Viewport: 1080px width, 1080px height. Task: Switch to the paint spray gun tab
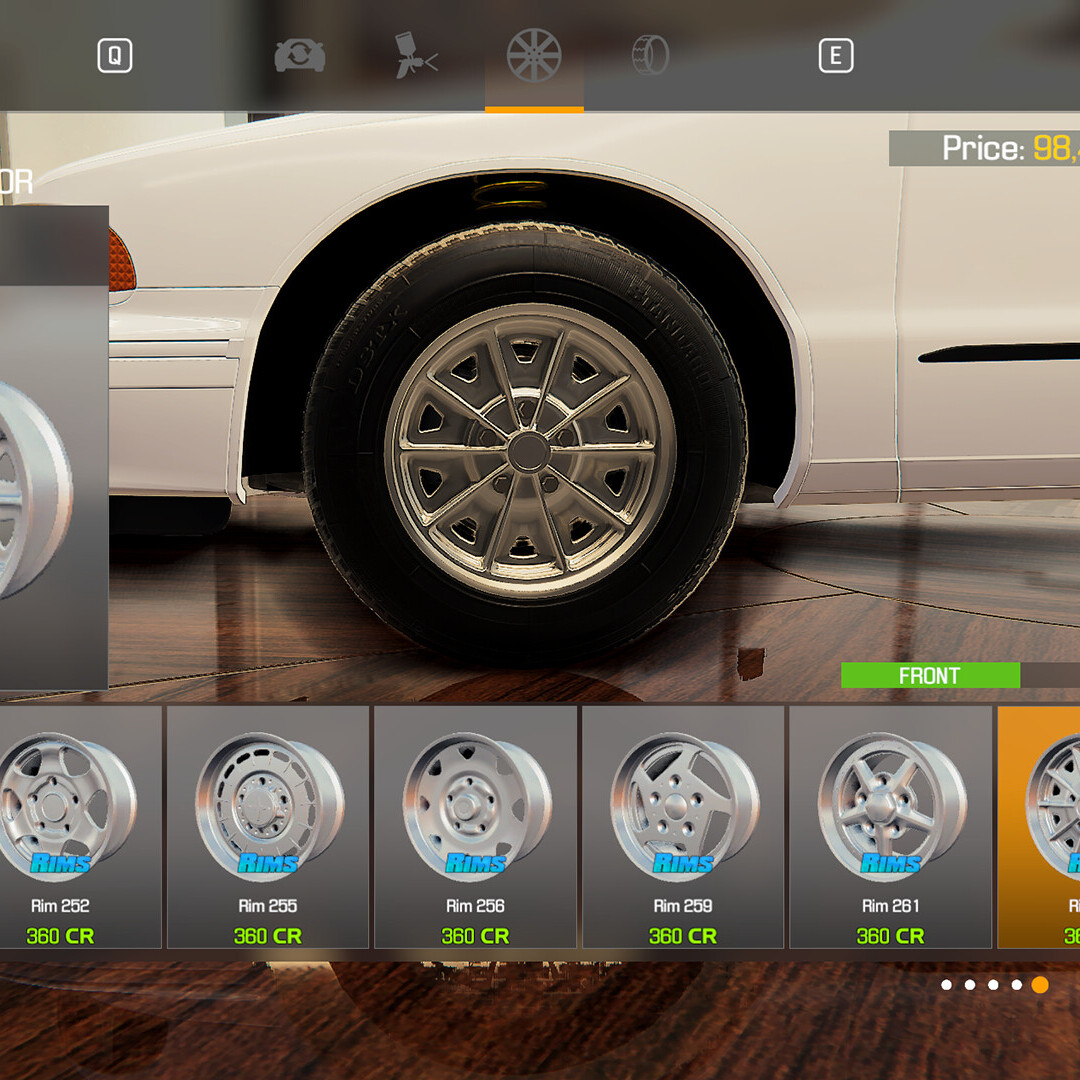(x=416, y=56)
